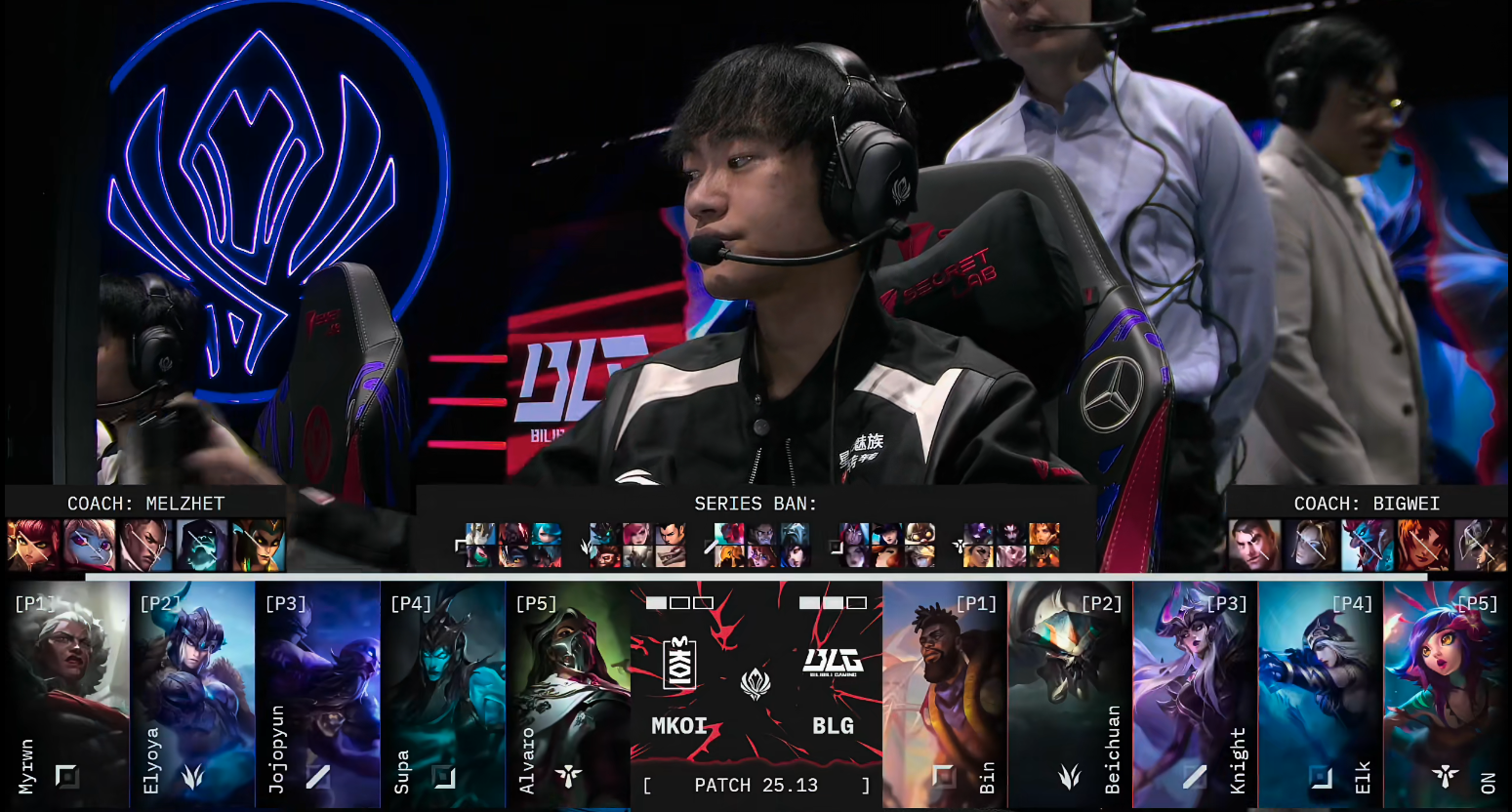Select Elk's P4 Ashe pick card
The width and height of the screenshot is (1512, 812).
(x=1320, y=694)
